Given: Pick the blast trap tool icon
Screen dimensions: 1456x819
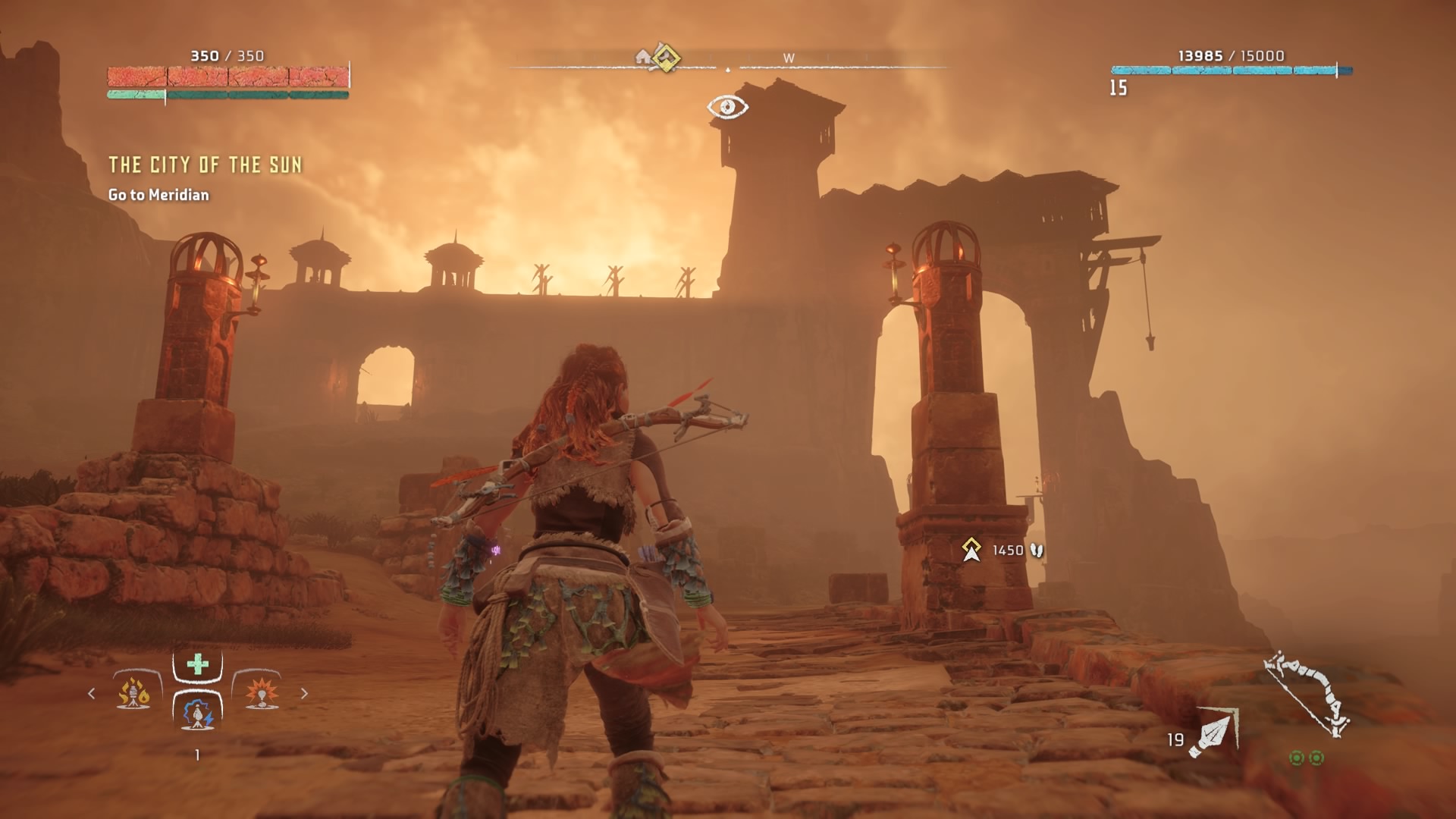Looking at the screenshot, I should [261, 692].
